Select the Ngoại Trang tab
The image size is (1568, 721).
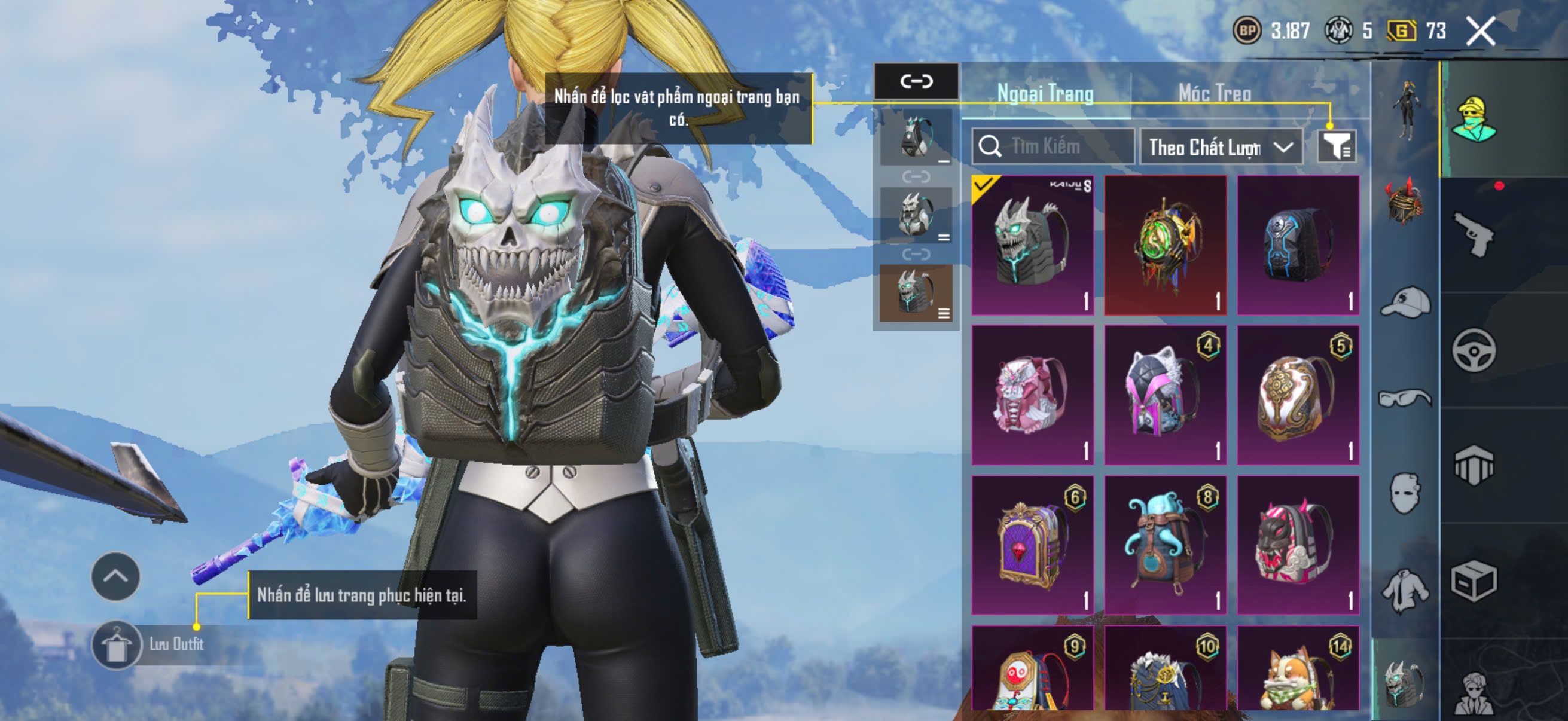click(x=1045, y=93)
